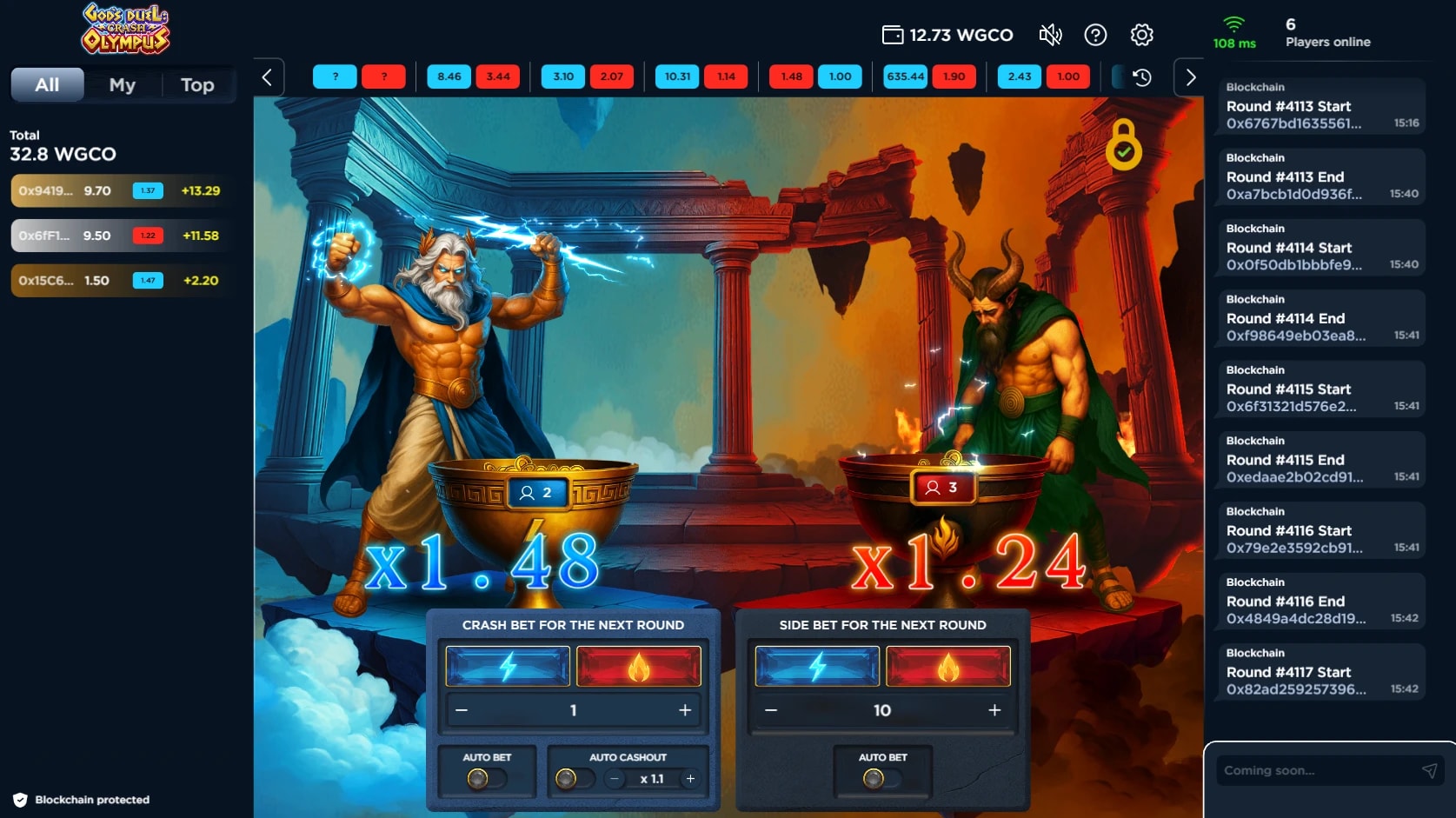Open the settings gear

tap(1141, 35)
